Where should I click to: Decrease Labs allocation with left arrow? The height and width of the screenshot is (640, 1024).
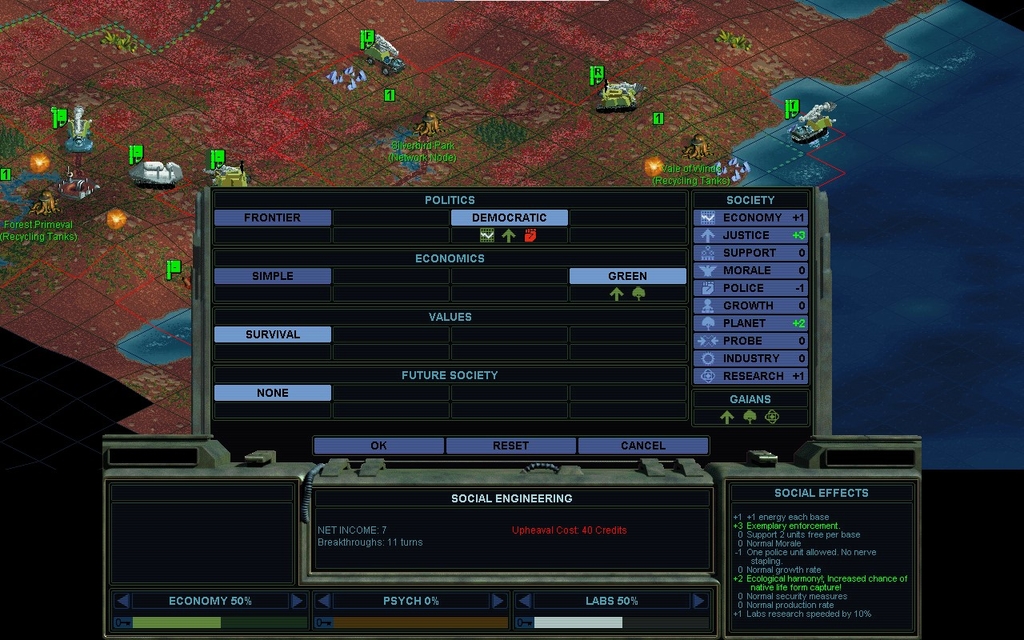click(523, 601)
